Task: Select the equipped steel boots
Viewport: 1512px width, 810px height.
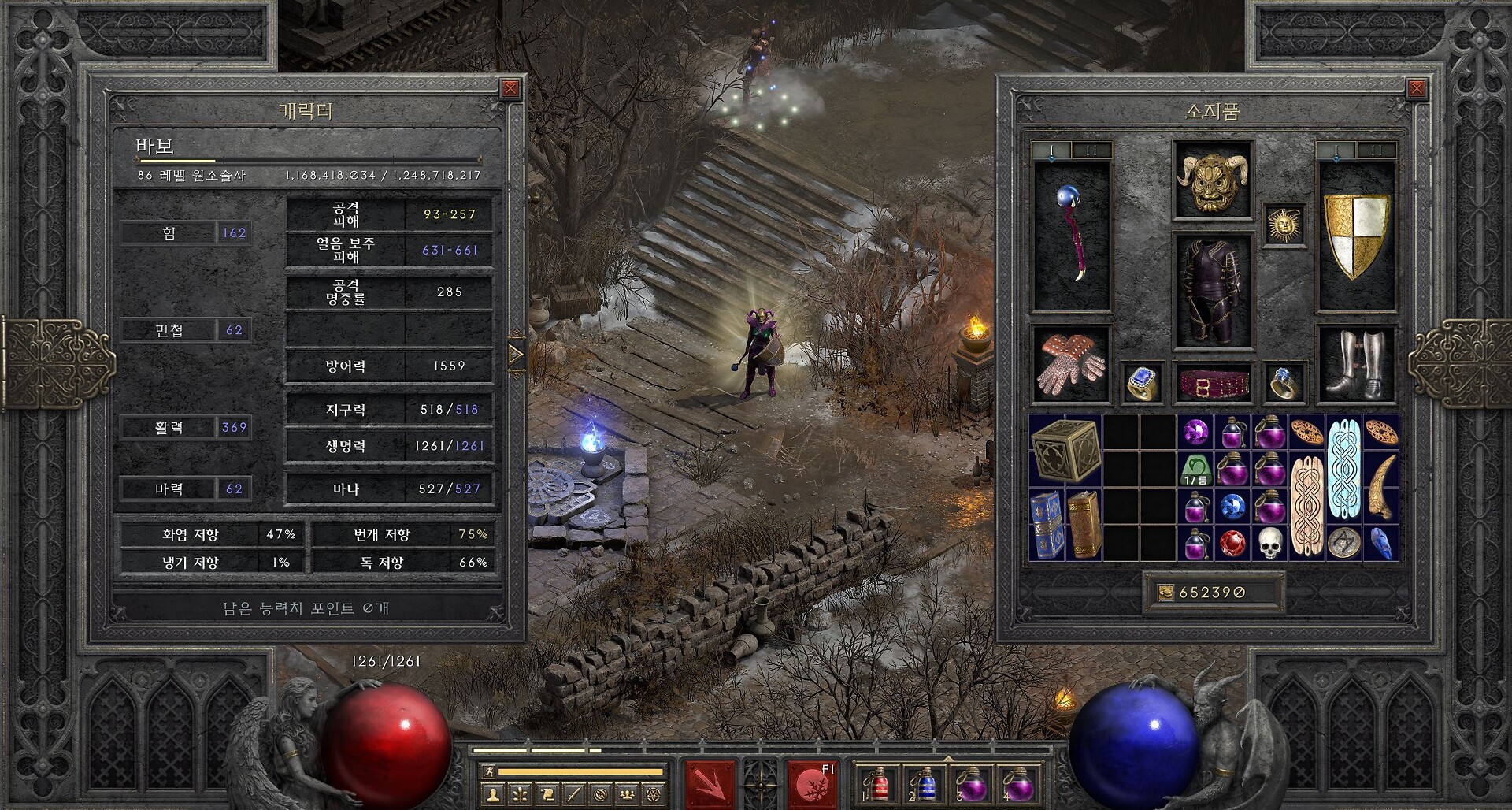Action: coord(1356,364)
